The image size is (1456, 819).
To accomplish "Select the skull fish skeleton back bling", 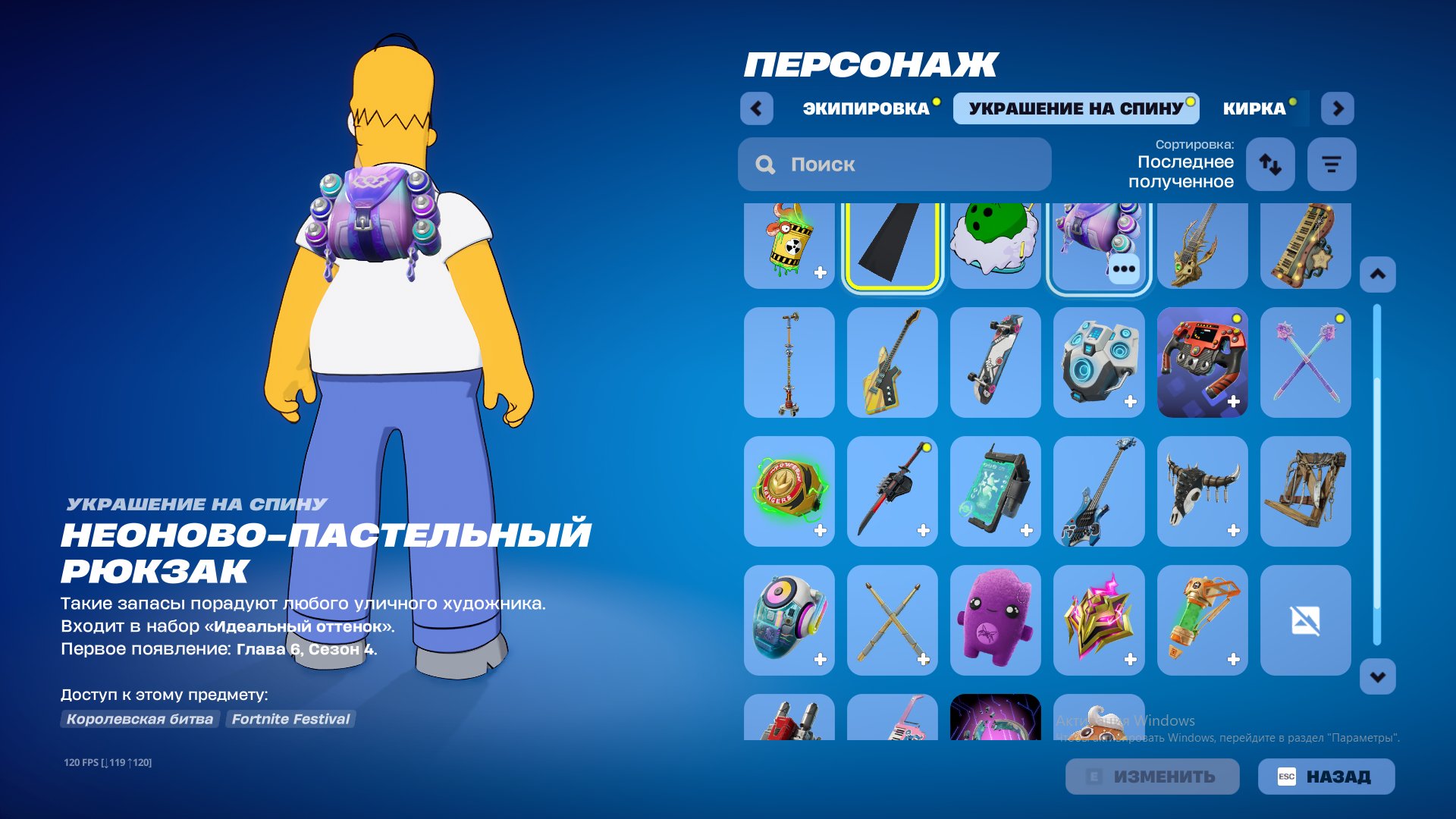I will tap(1203, 244).
